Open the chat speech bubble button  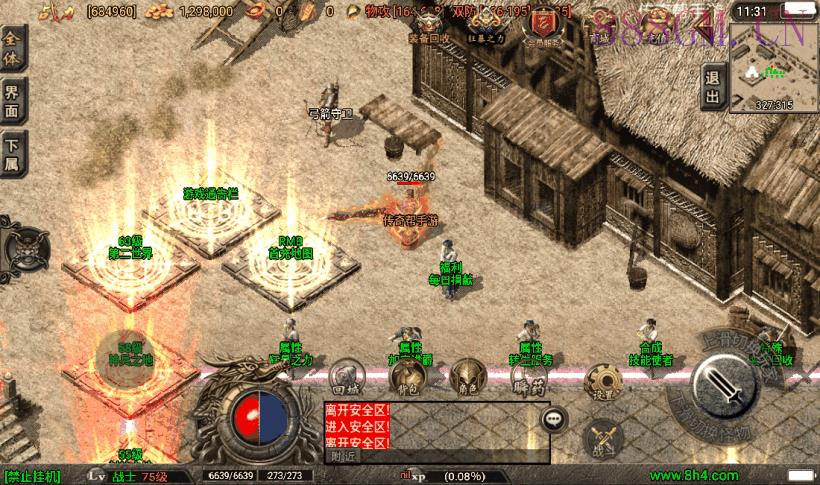pyautogui.click(x=553, y=420)
